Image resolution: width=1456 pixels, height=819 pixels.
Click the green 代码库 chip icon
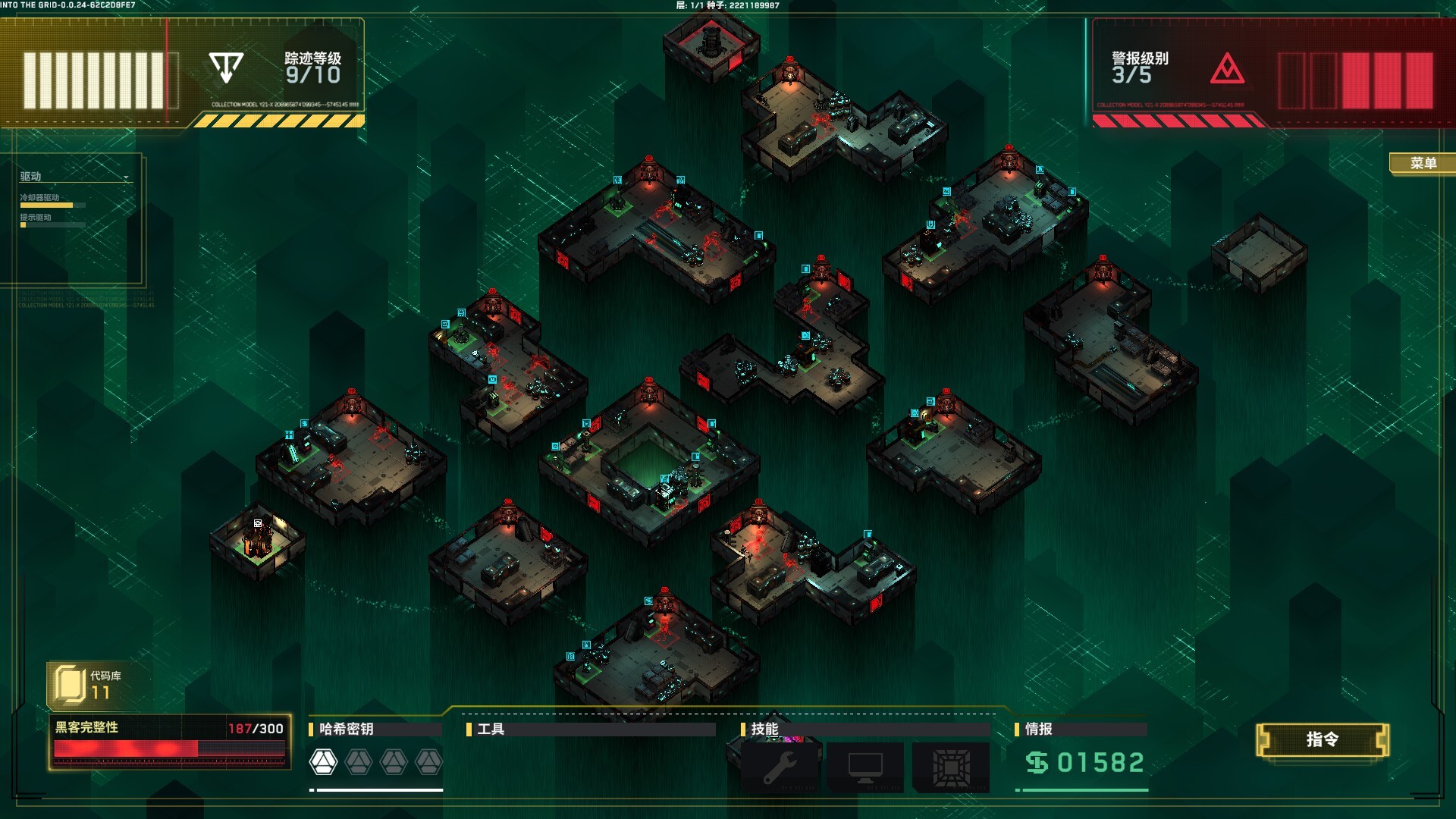70,682
